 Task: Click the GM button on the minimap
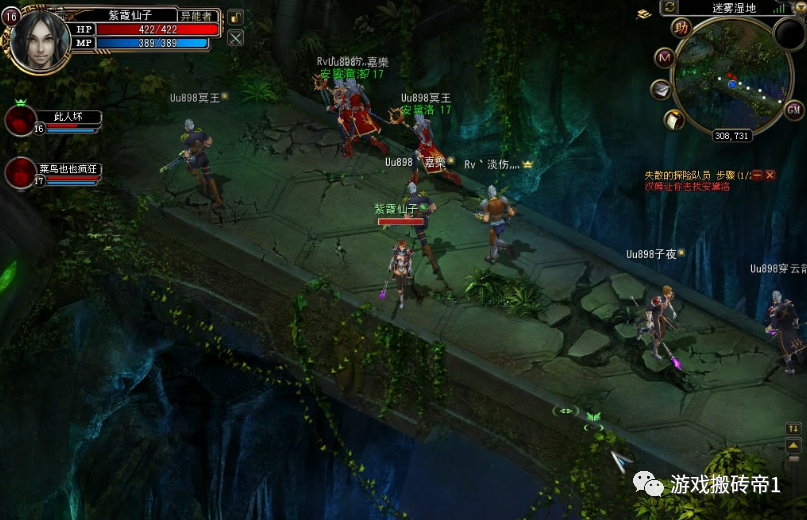[794, 109]
